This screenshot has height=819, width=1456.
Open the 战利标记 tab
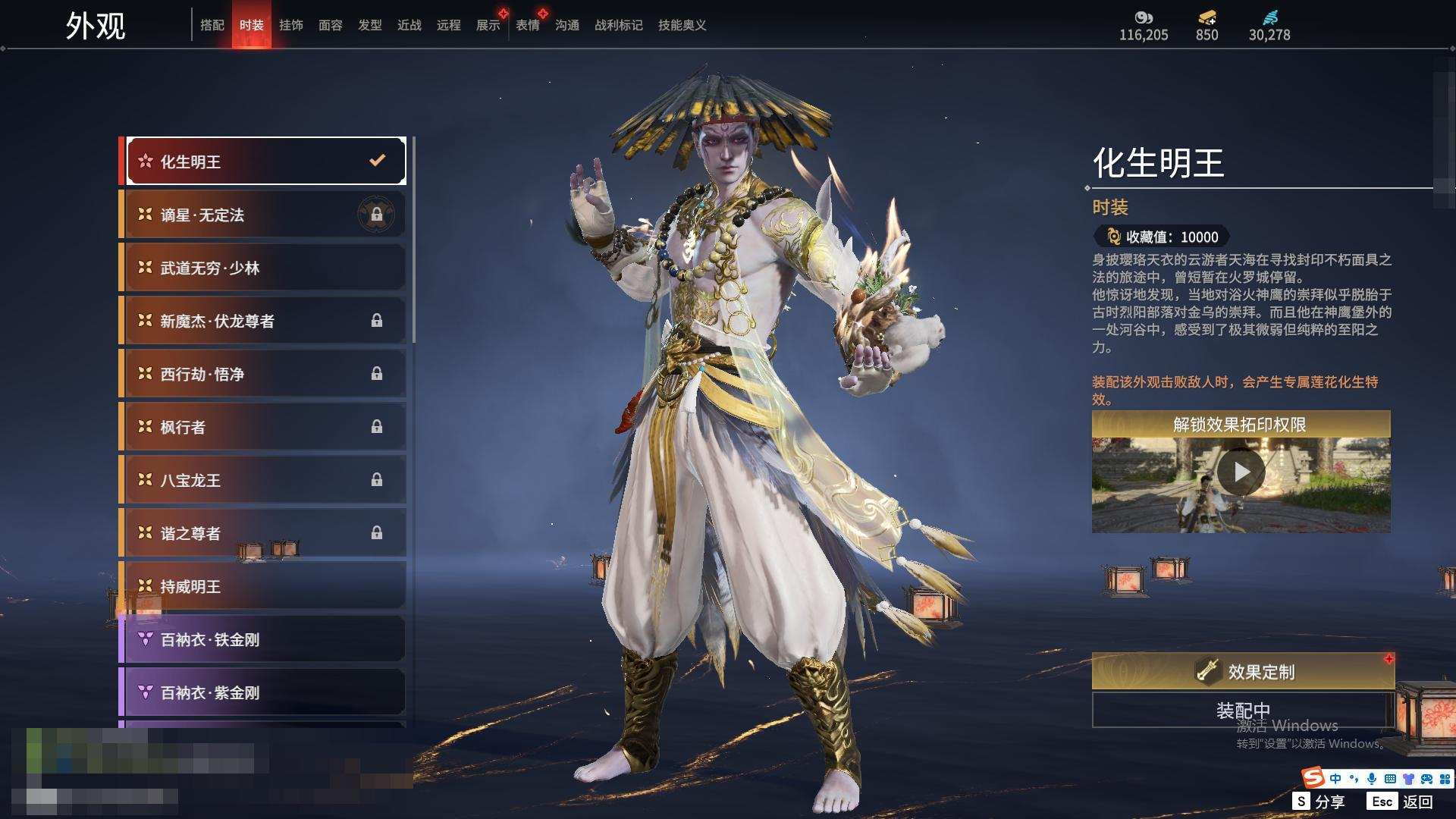[x=618, y=25]
